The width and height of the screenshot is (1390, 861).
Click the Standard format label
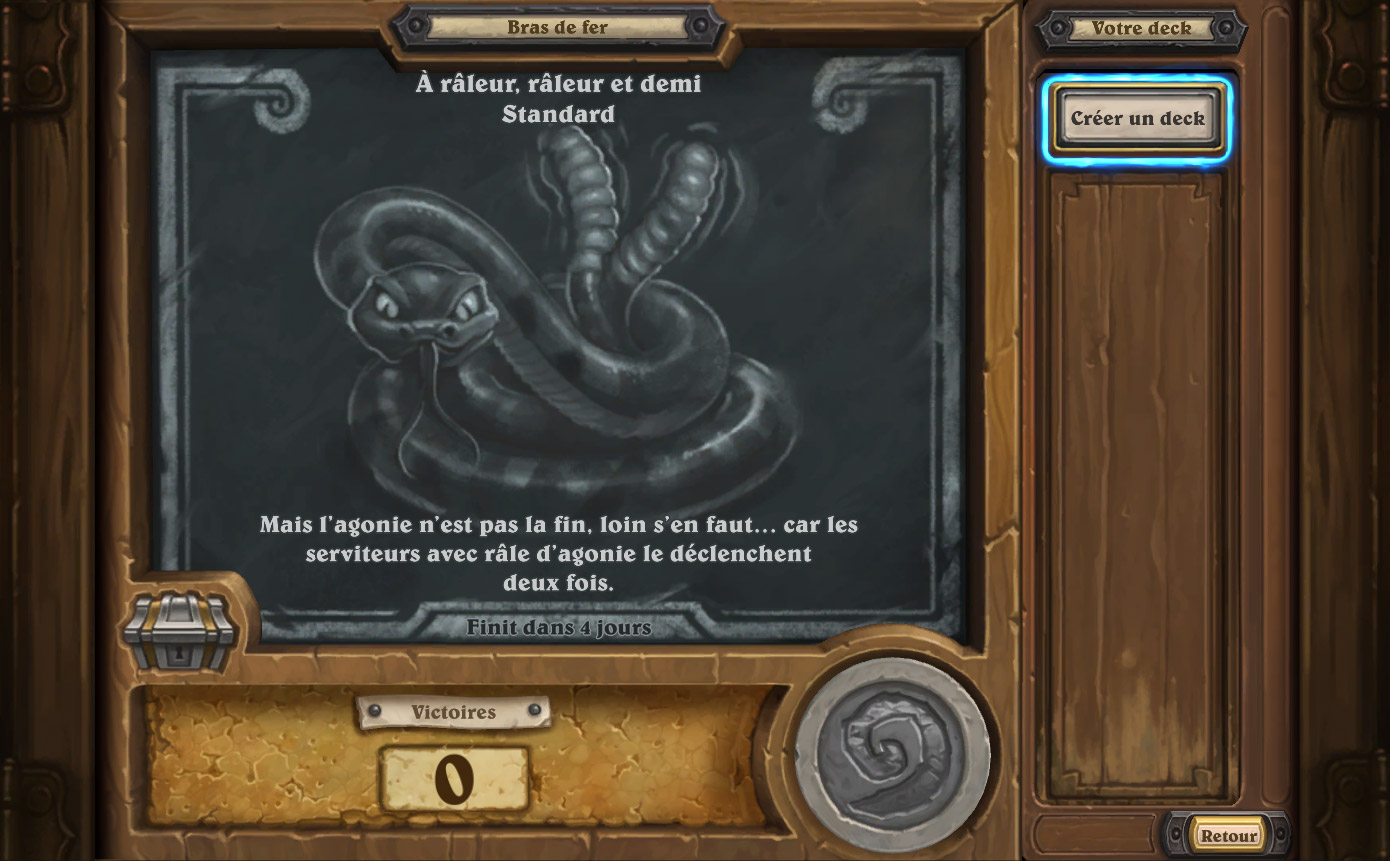point(560,114)
